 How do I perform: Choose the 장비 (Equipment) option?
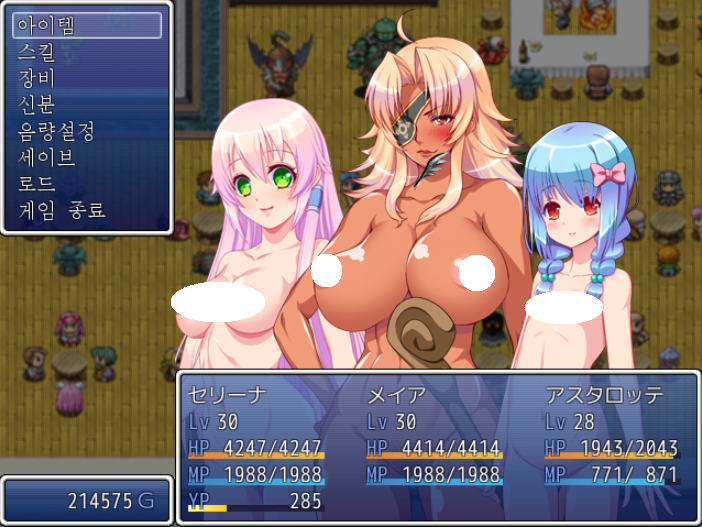[x=86, y=78]
